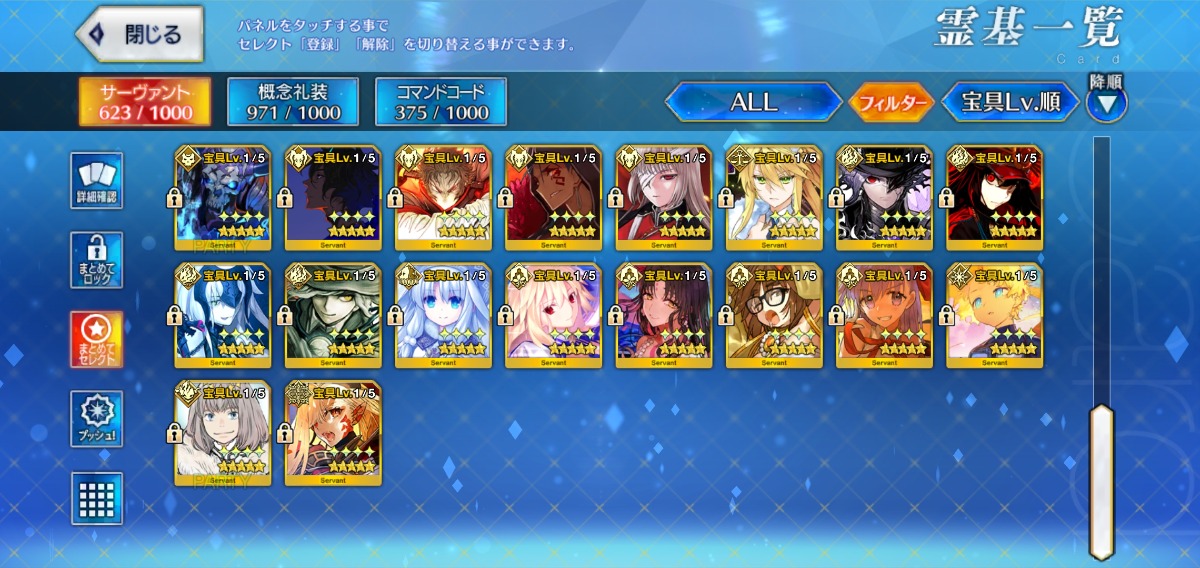The height and width of the screenshot is (568, 1200).
Task: Switch to the サーヴァント tab
Action: tap(146, 102)
